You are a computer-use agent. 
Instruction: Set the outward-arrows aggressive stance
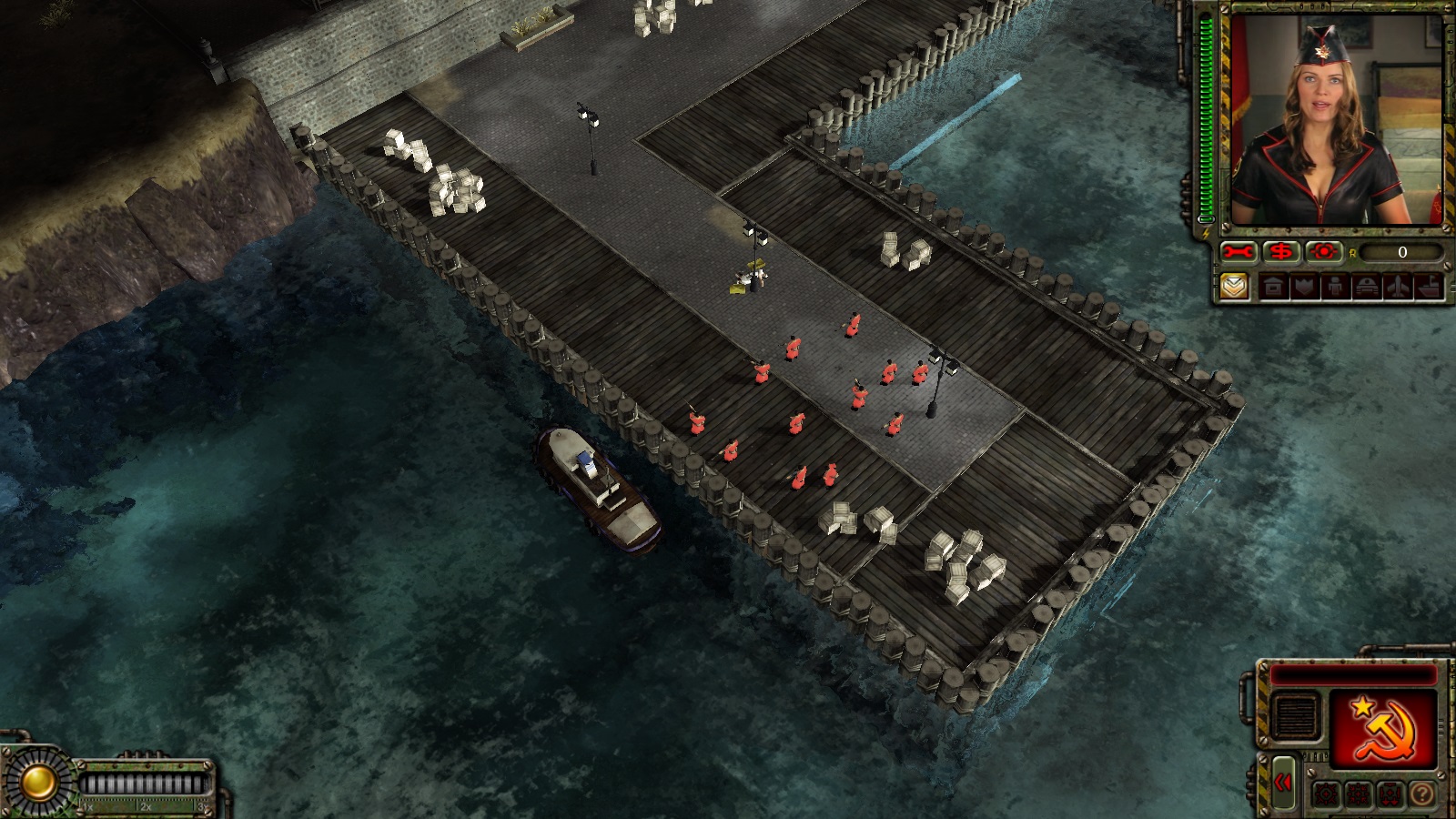[1326, 794]
